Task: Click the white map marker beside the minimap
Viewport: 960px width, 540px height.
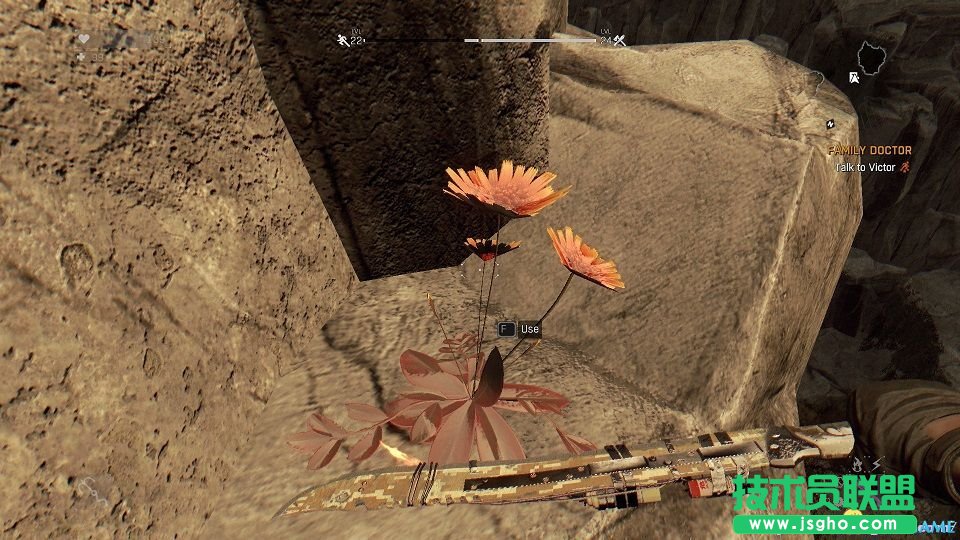Action: point(853,76)
